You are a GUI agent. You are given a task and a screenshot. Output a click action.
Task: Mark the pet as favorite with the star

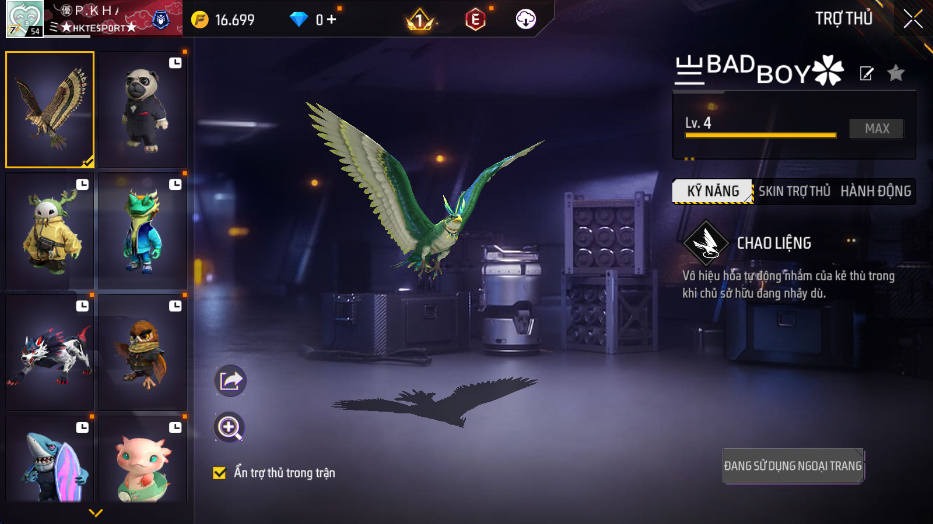896,73
